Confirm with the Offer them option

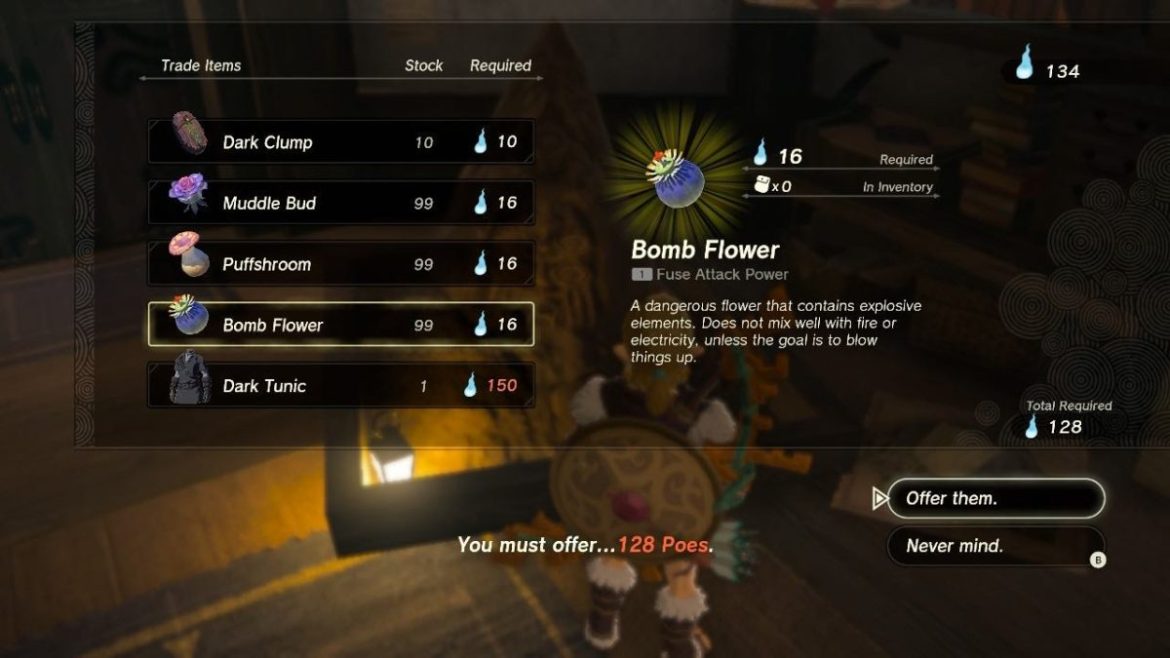tap(994, 498)
